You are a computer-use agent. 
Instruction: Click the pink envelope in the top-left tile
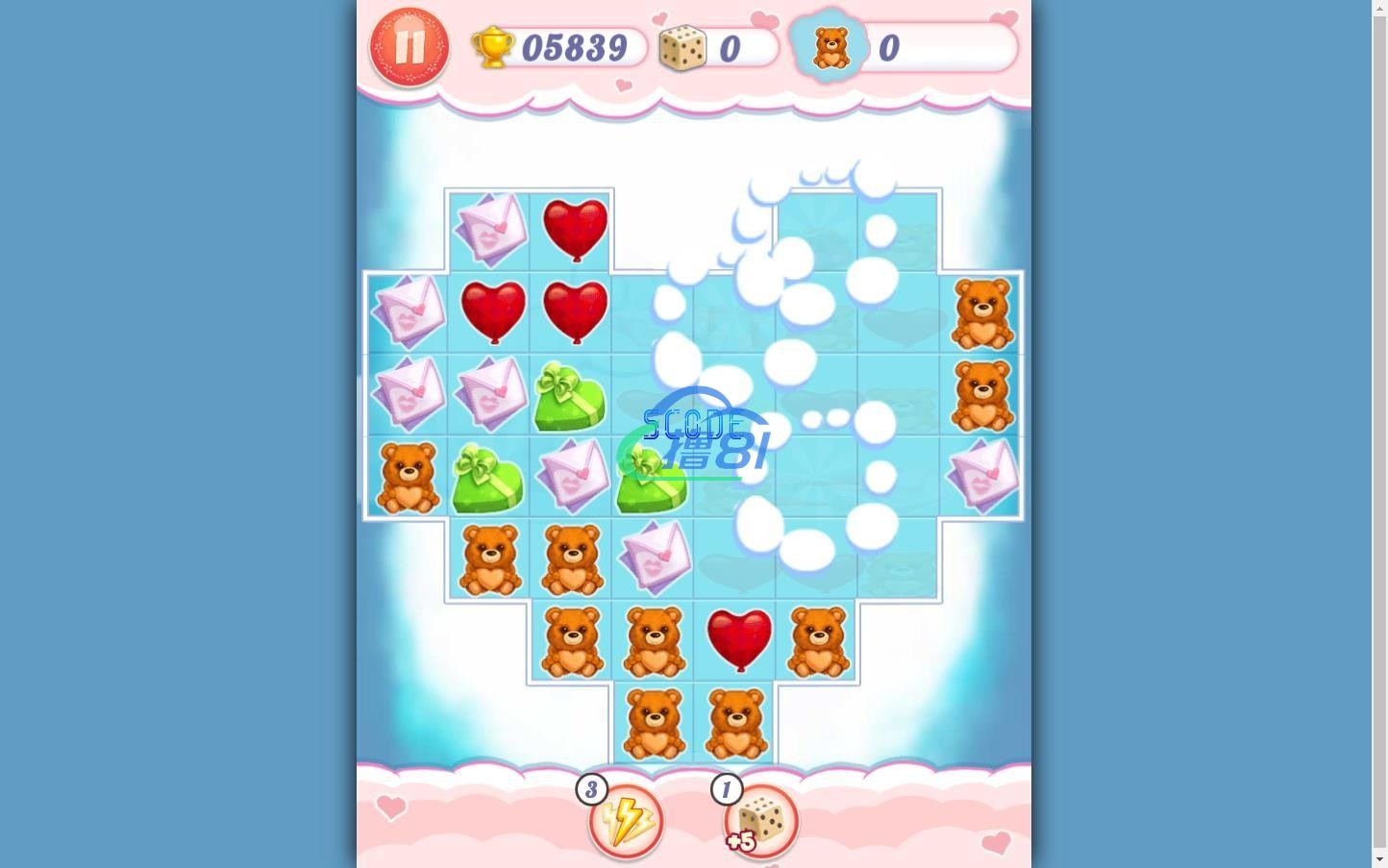click(491, 229)
